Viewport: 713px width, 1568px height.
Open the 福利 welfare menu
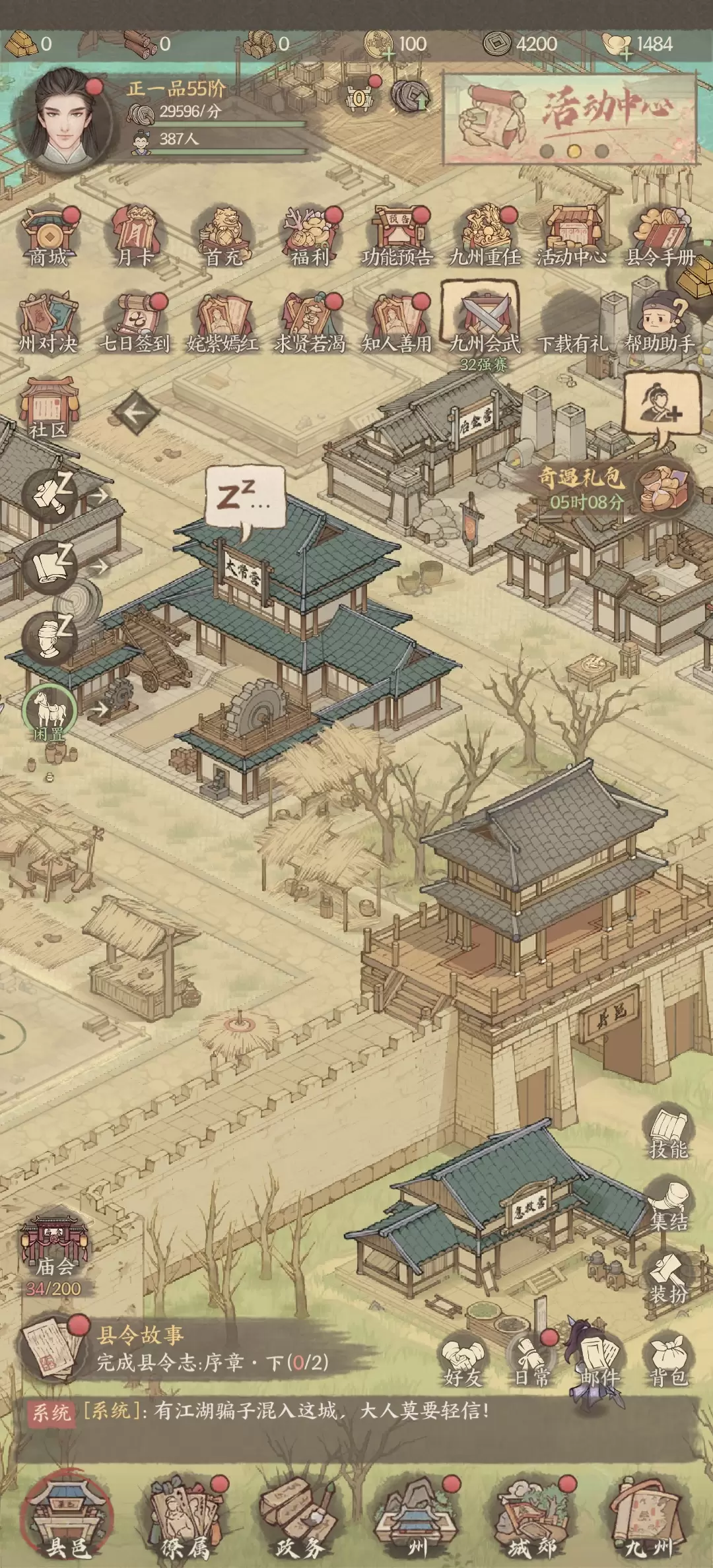coord(310,236)
